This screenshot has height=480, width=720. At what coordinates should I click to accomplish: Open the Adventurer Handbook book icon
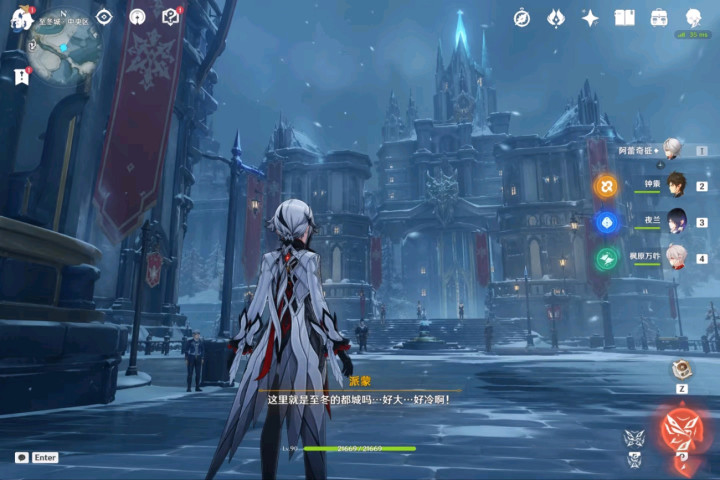click(625, 18)
